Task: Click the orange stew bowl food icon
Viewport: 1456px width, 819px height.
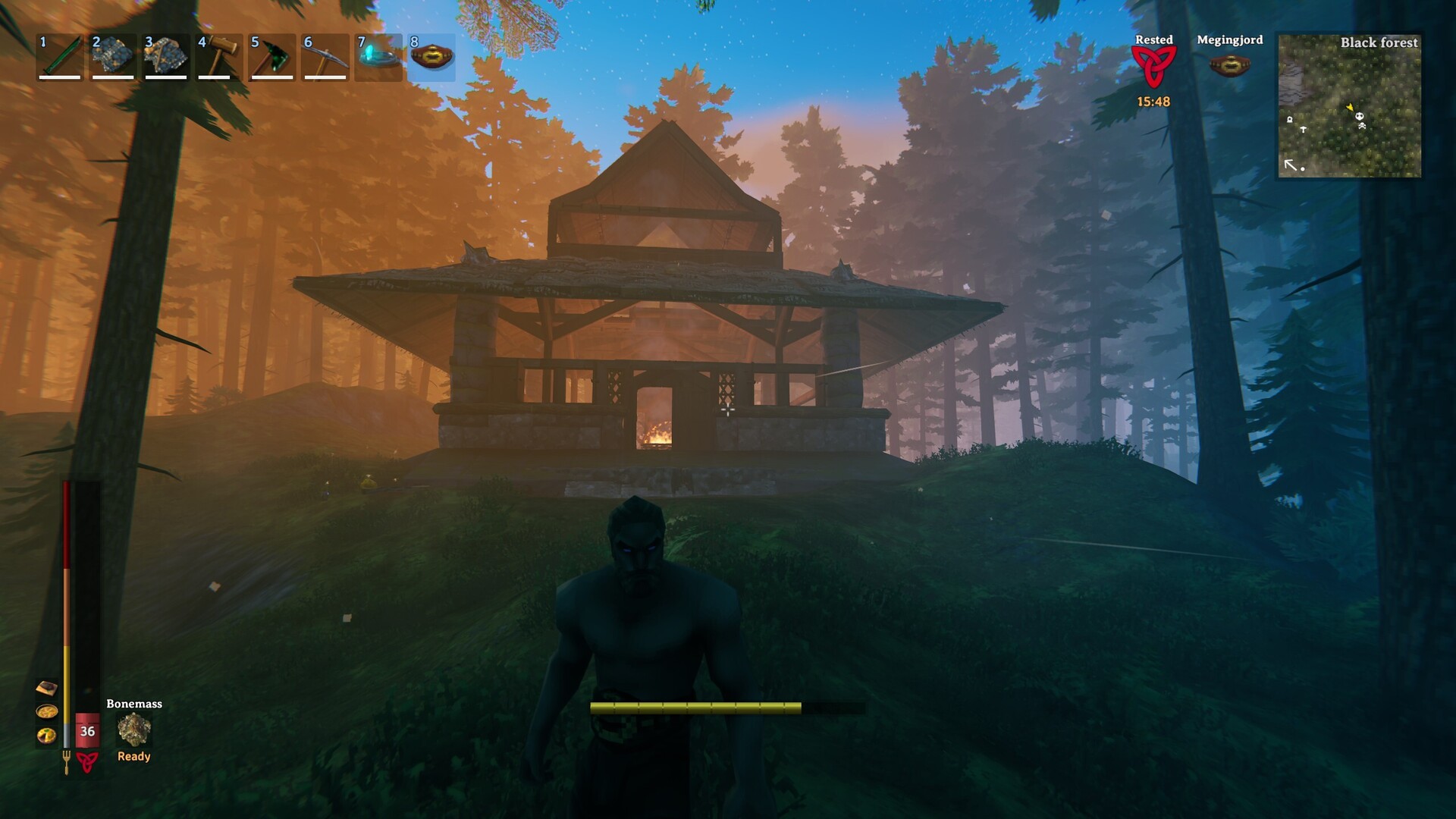Action: [x=46, y=711]
